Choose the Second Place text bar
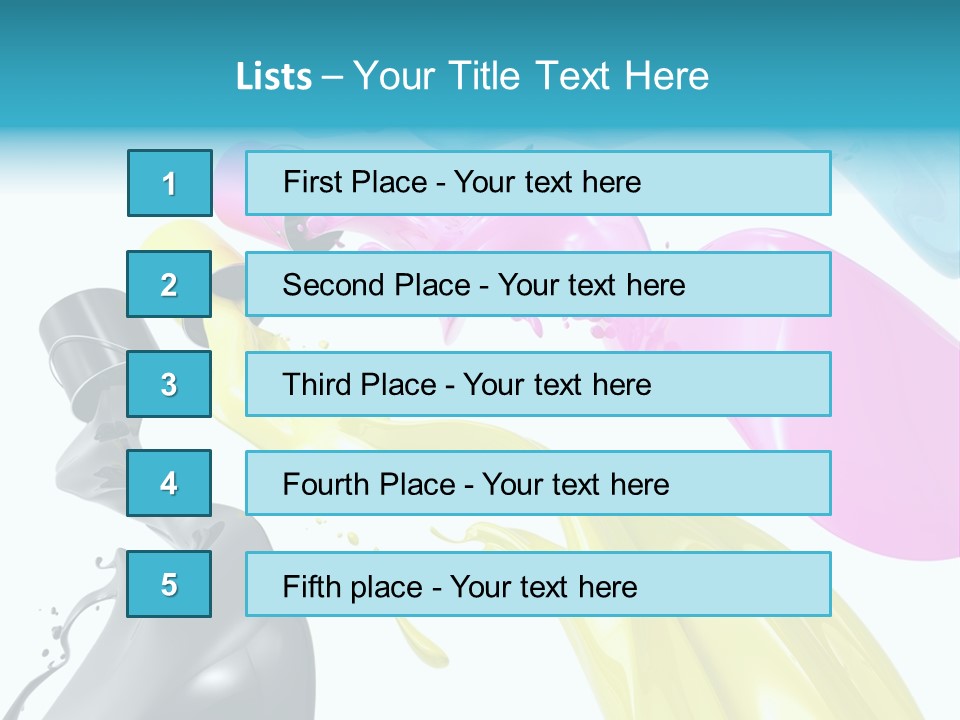Image resolution: width=960 pixels, height=720 pixels. [538, 284]
